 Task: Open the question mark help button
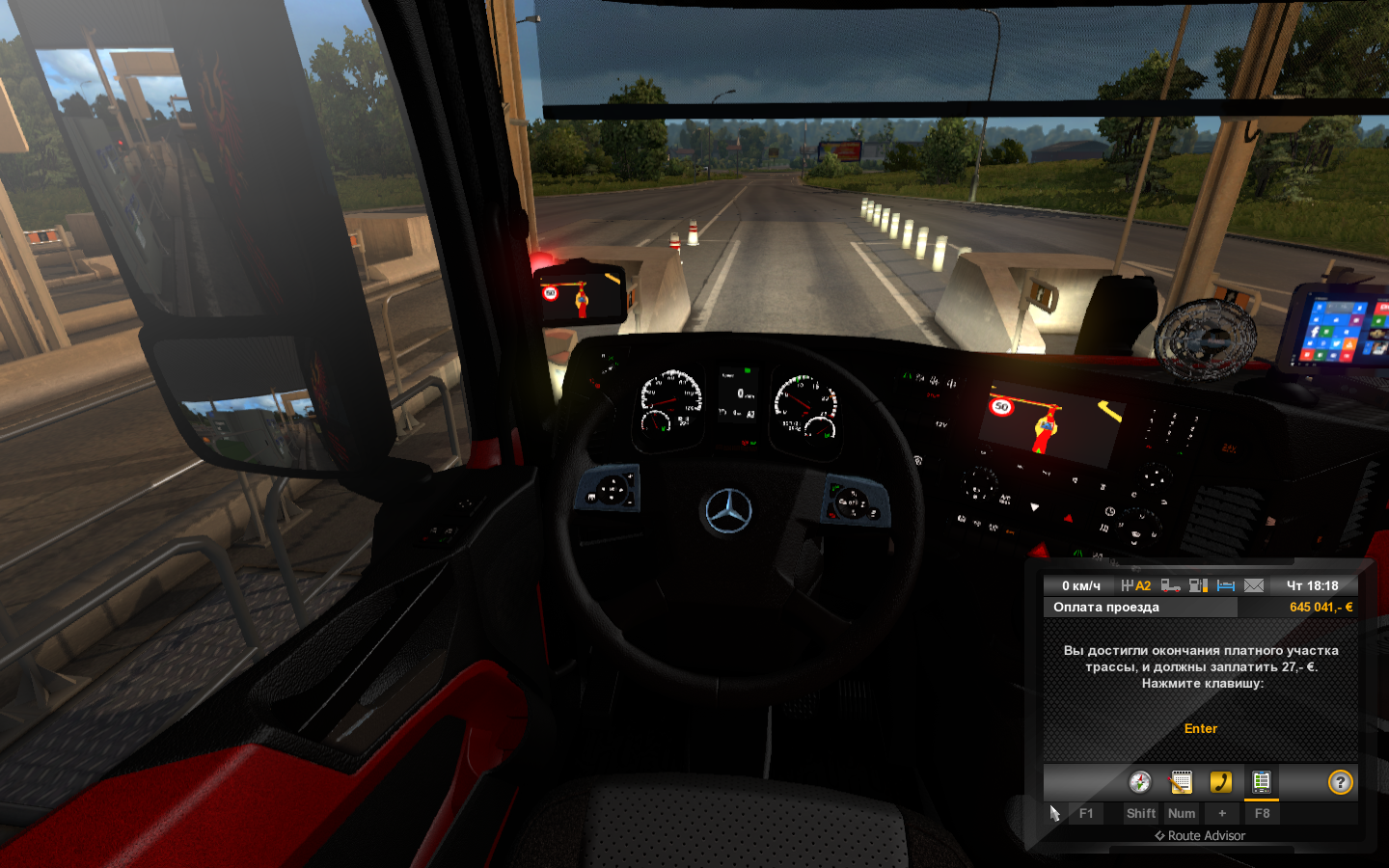tap(1340, 782)
